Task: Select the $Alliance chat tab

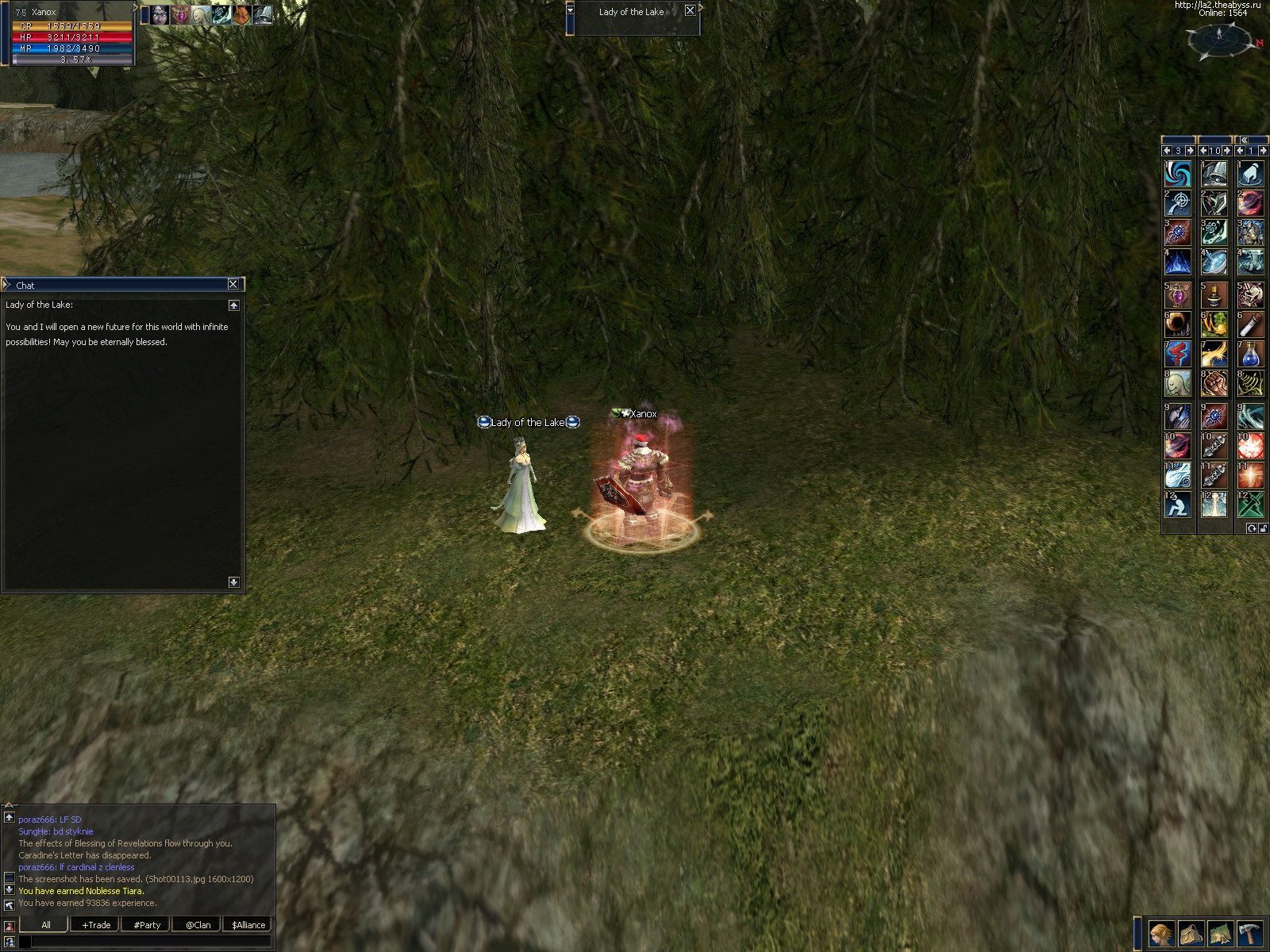Action: 248,925
